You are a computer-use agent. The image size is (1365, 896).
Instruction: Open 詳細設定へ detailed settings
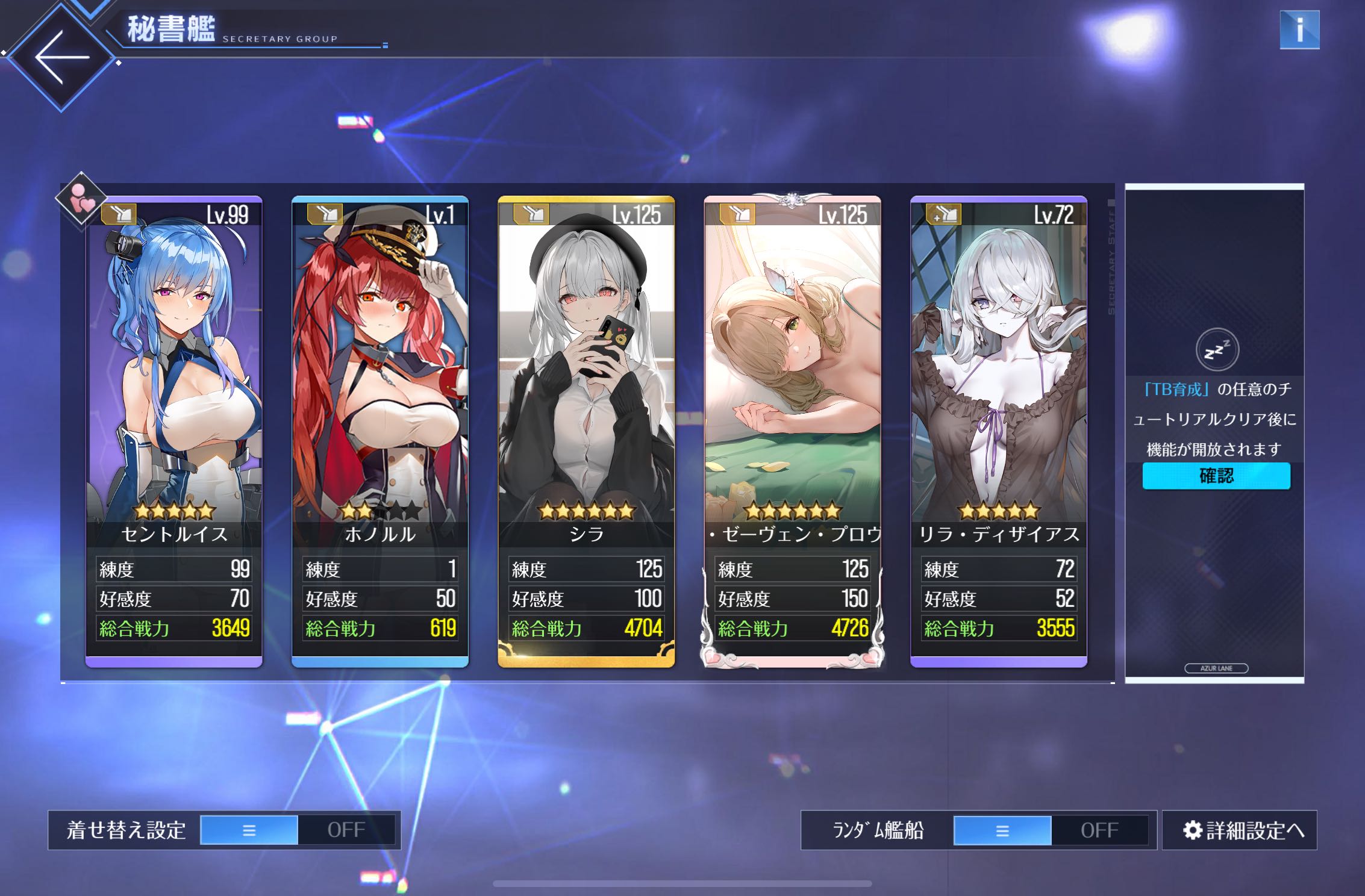pyautogui.click(x=1240, y=830)
